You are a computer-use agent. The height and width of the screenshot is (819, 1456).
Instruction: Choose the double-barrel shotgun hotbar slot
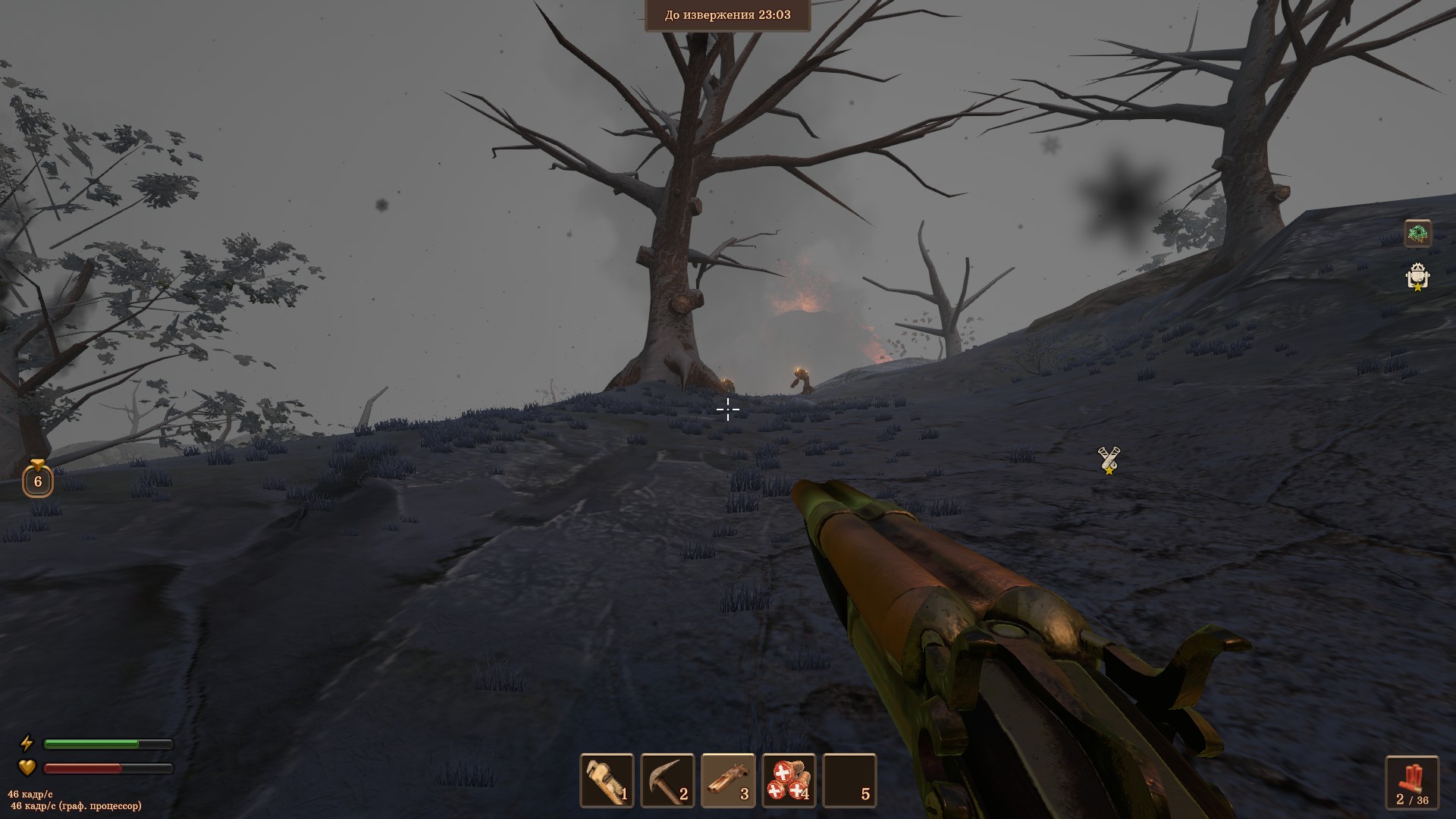728,780
